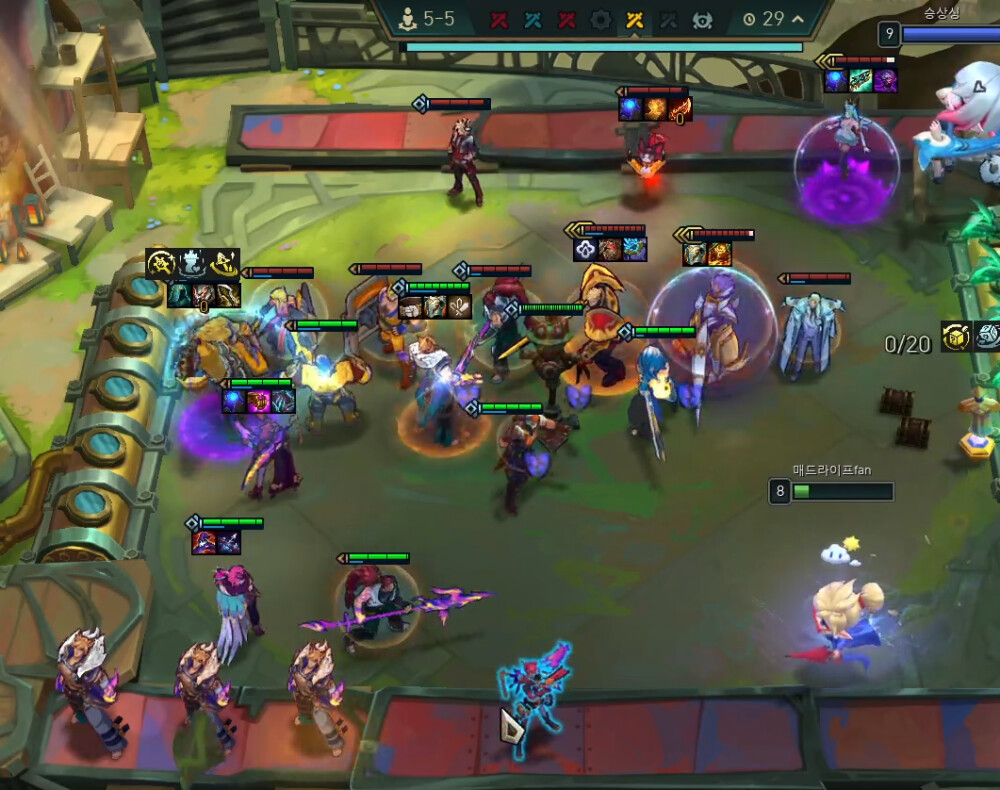Inspect the gold star-wand augment icon
Image resolution: width=1000 pixels, height=790 pixels.
click(162, 264)
